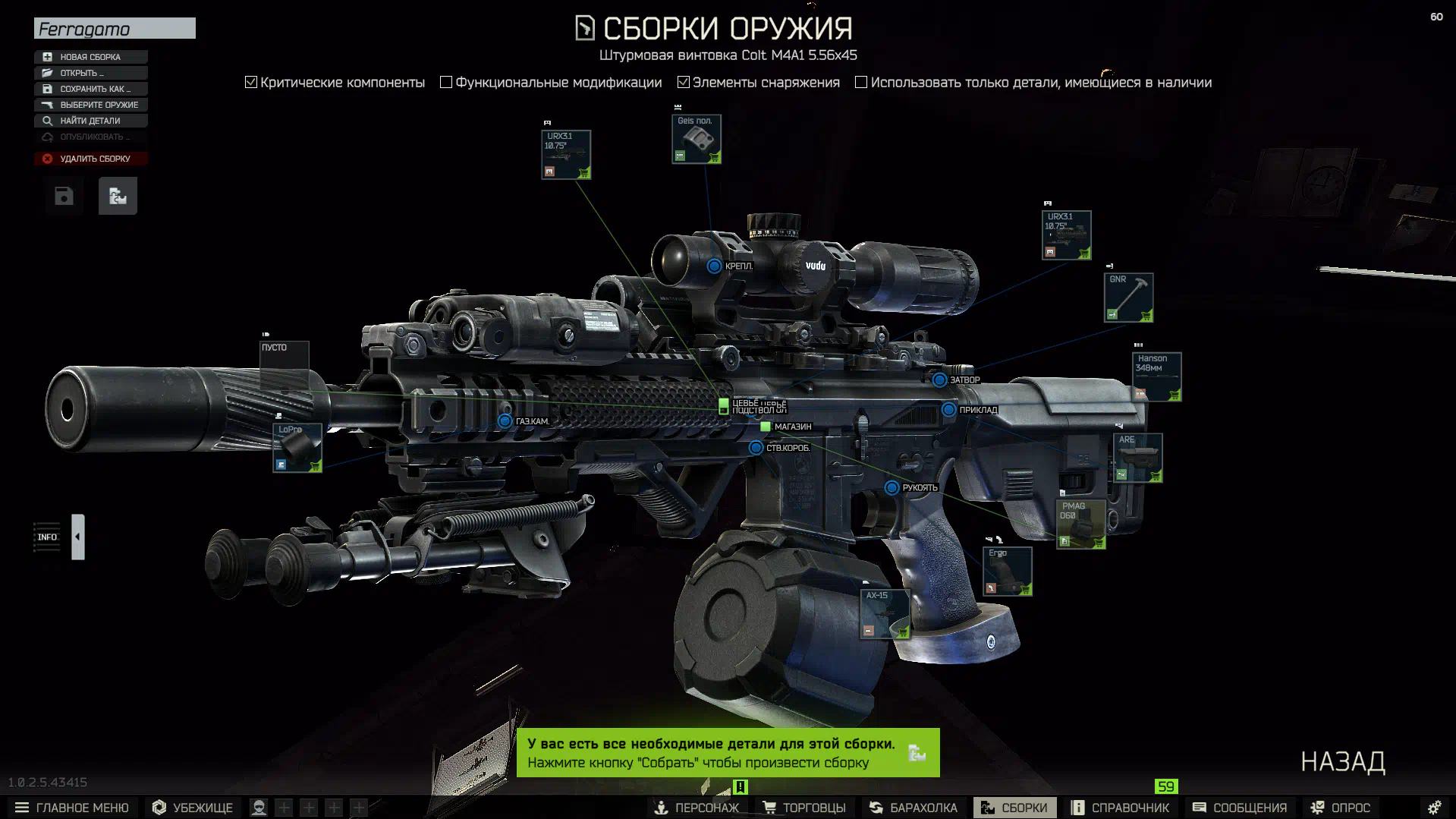
Task: Enable Функциональные модификации checkbox
Action: pyautogui.click(x=446, y=82)
